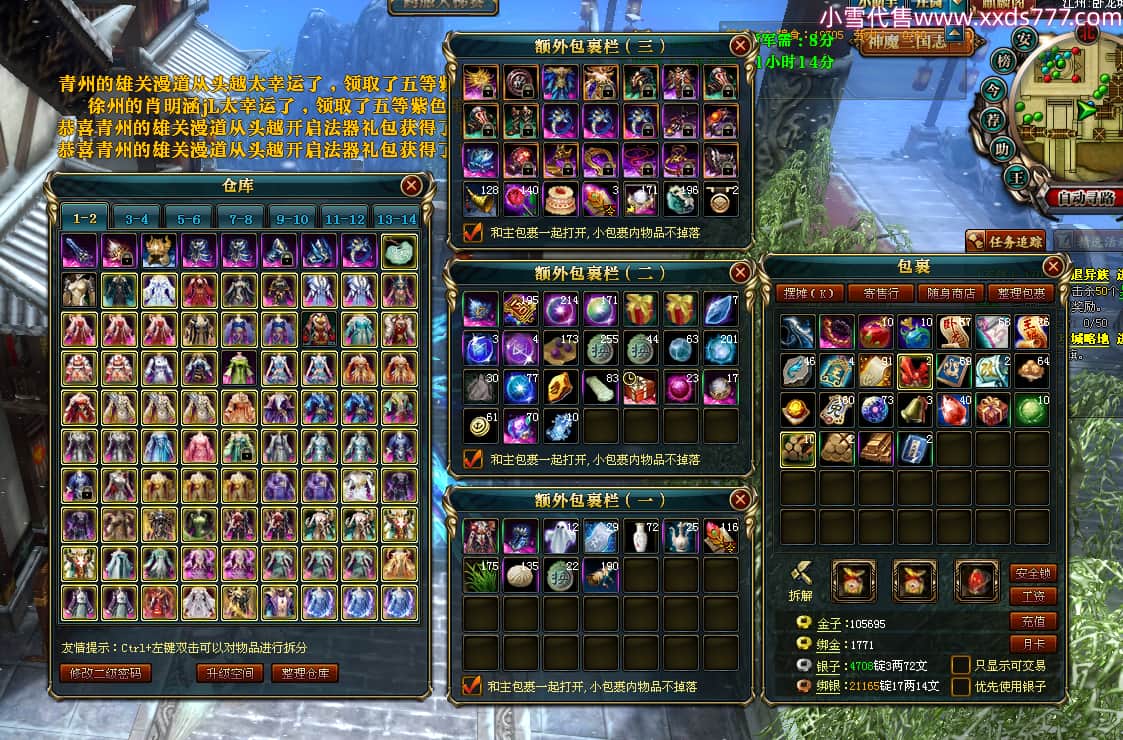The image size is (1123, 740).
Task: Select the red gift box in the bag
Action: [990, 409]
